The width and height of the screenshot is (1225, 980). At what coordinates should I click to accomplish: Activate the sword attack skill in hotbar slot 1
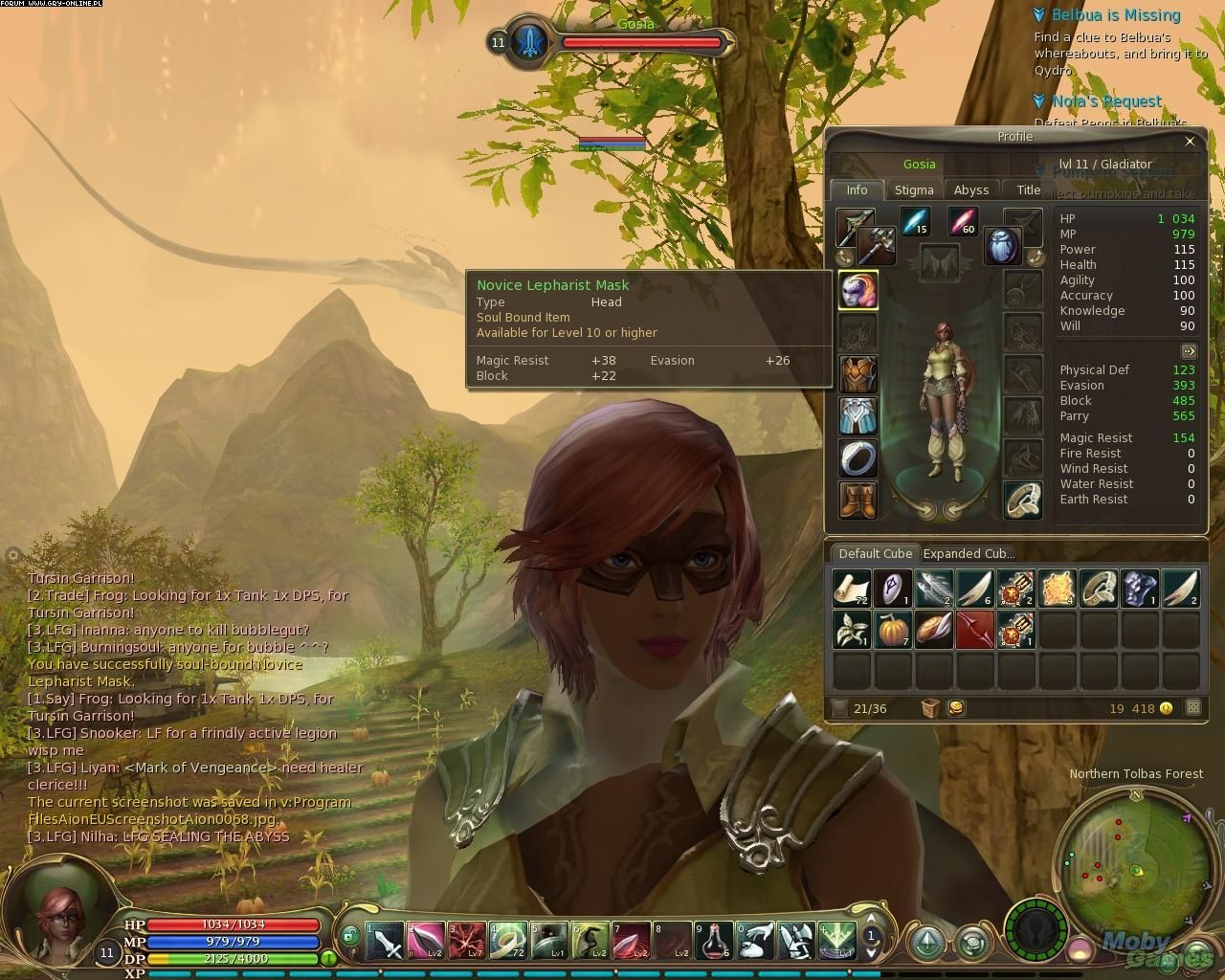click(385, 942)
